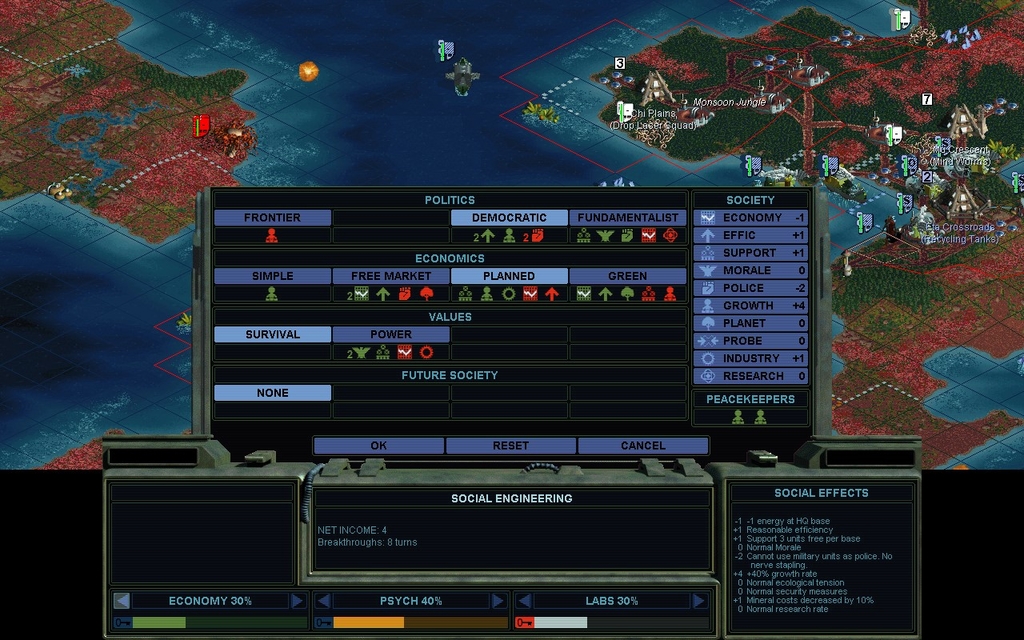Cancel the social engineering screen
This screenshot has height=640, width=1024.
point(642,446)
